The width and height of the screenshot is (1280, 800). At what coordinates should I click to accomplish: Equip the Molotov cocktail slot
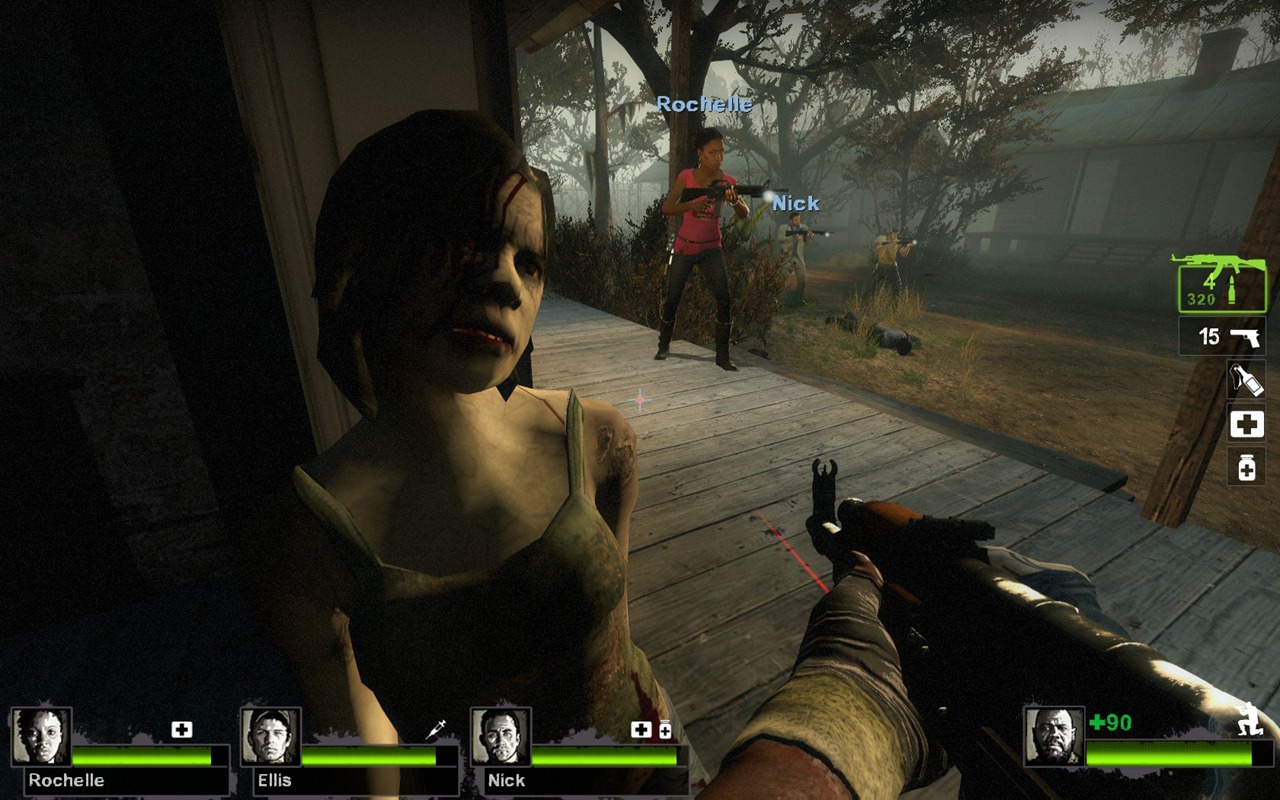[x=1246, y=380]
